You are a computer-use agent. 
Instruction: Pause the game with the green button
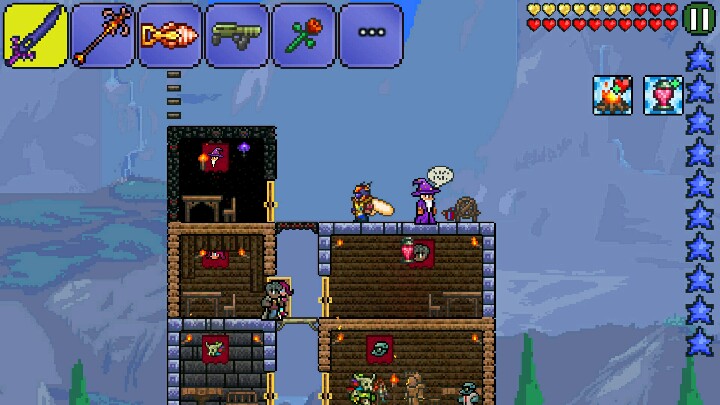tap(699, 18)
